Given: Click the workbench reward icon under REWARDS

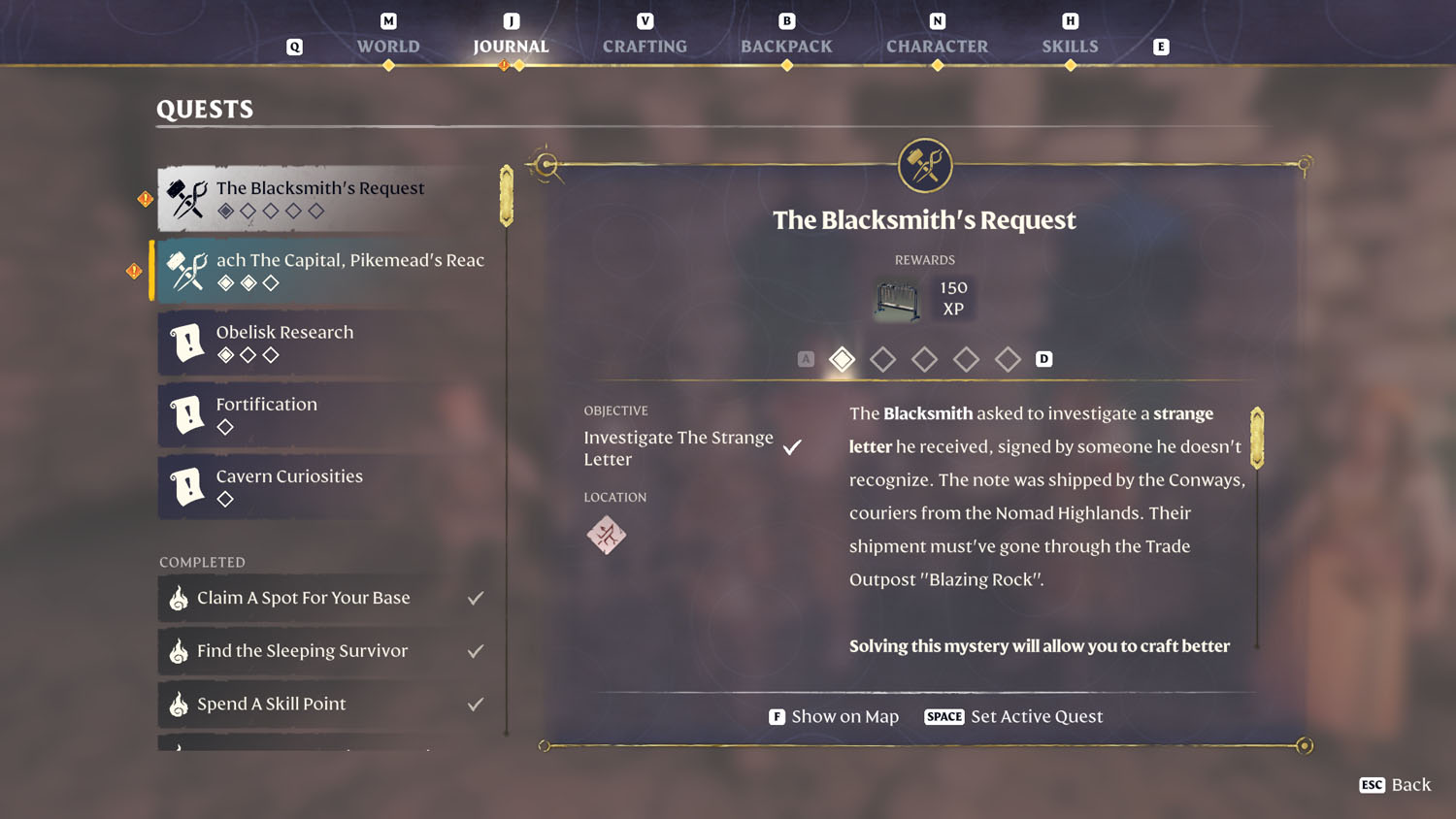Looking at the screenshot, I should [x=896, y=300].
